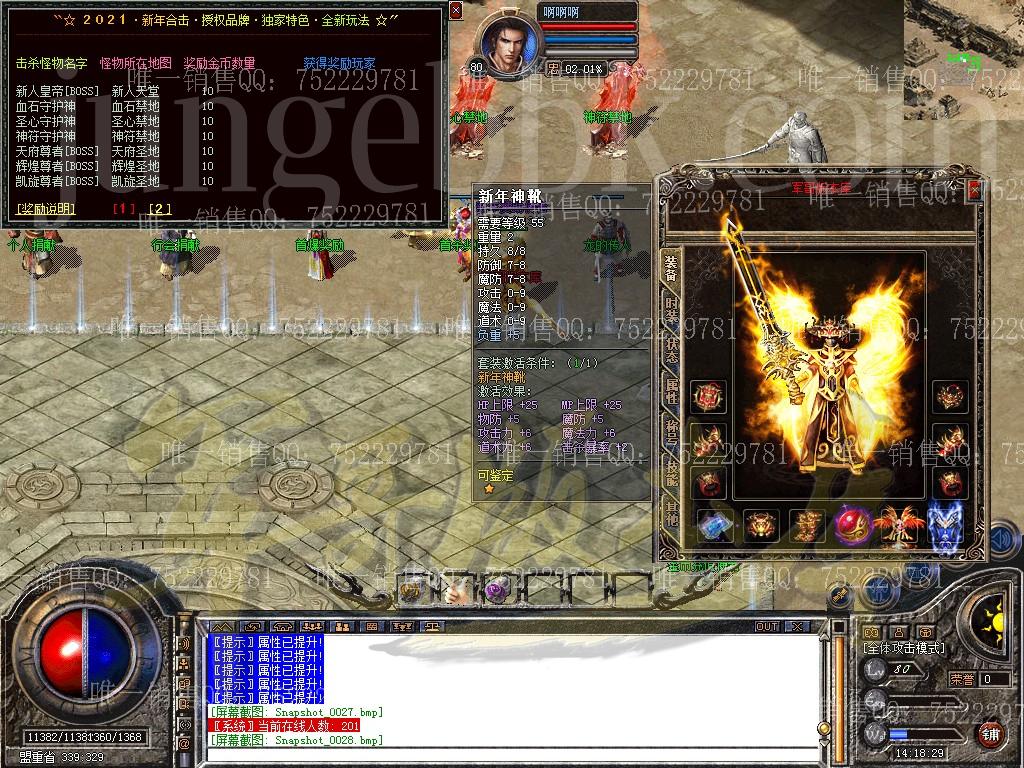This screenshot has height=768, width=1024.
Task: Toggle the 全体攻击模式 attack mode
Action: pyautogui.click(x=902, y=648)
